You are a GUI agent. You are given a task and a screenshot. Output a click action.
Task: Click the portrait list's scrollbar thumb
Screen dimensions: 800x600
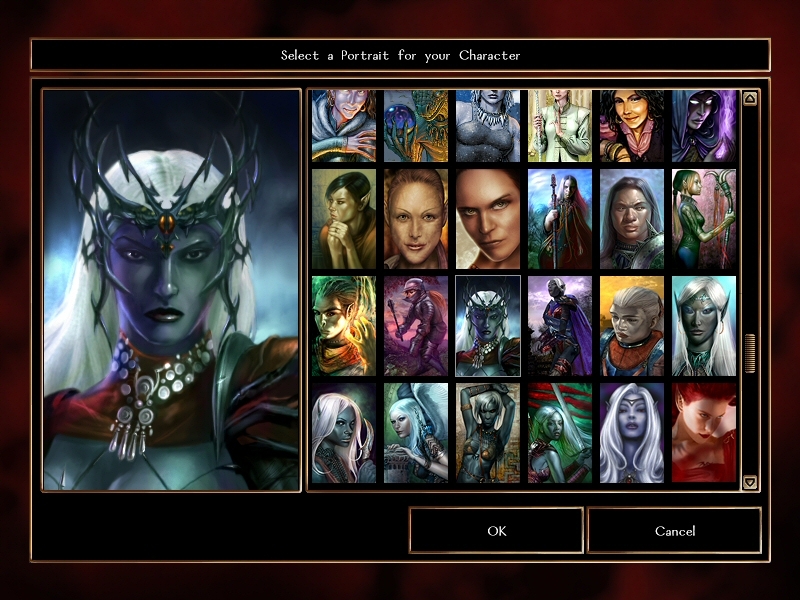(x=750, y=353)
